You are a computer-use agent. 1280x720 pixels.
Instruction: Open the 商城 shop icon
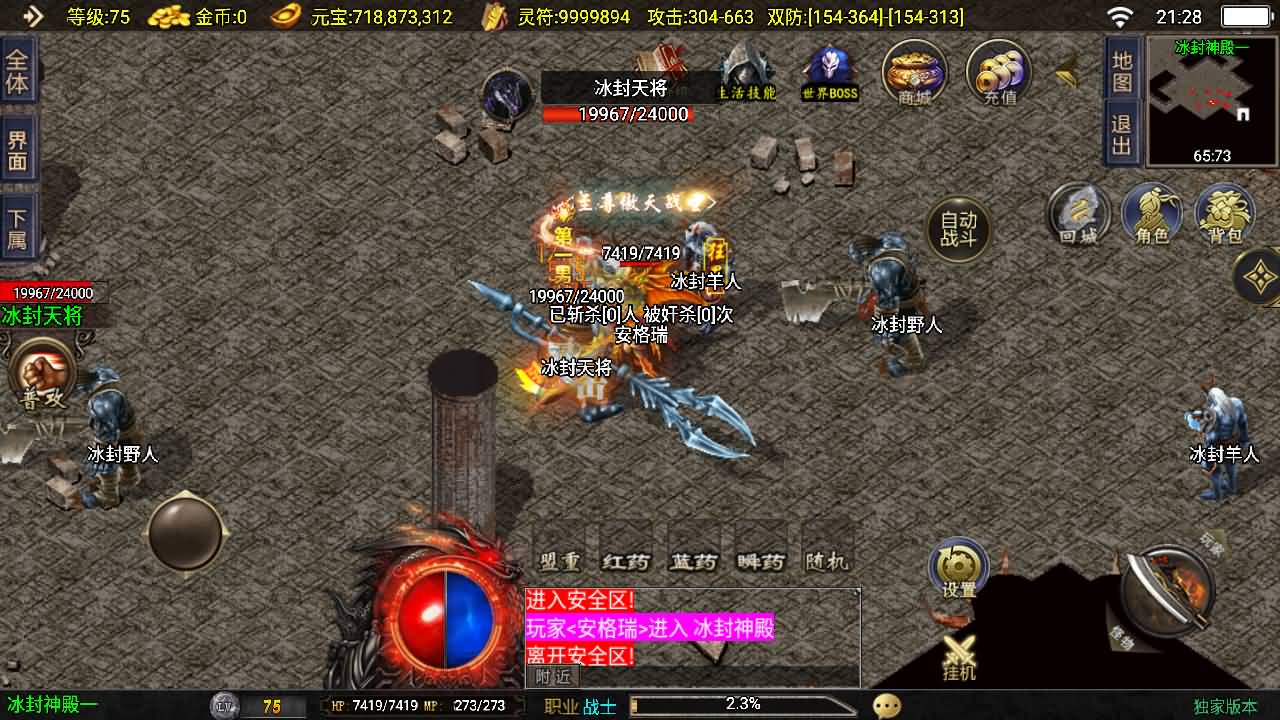tap(913, 75)
